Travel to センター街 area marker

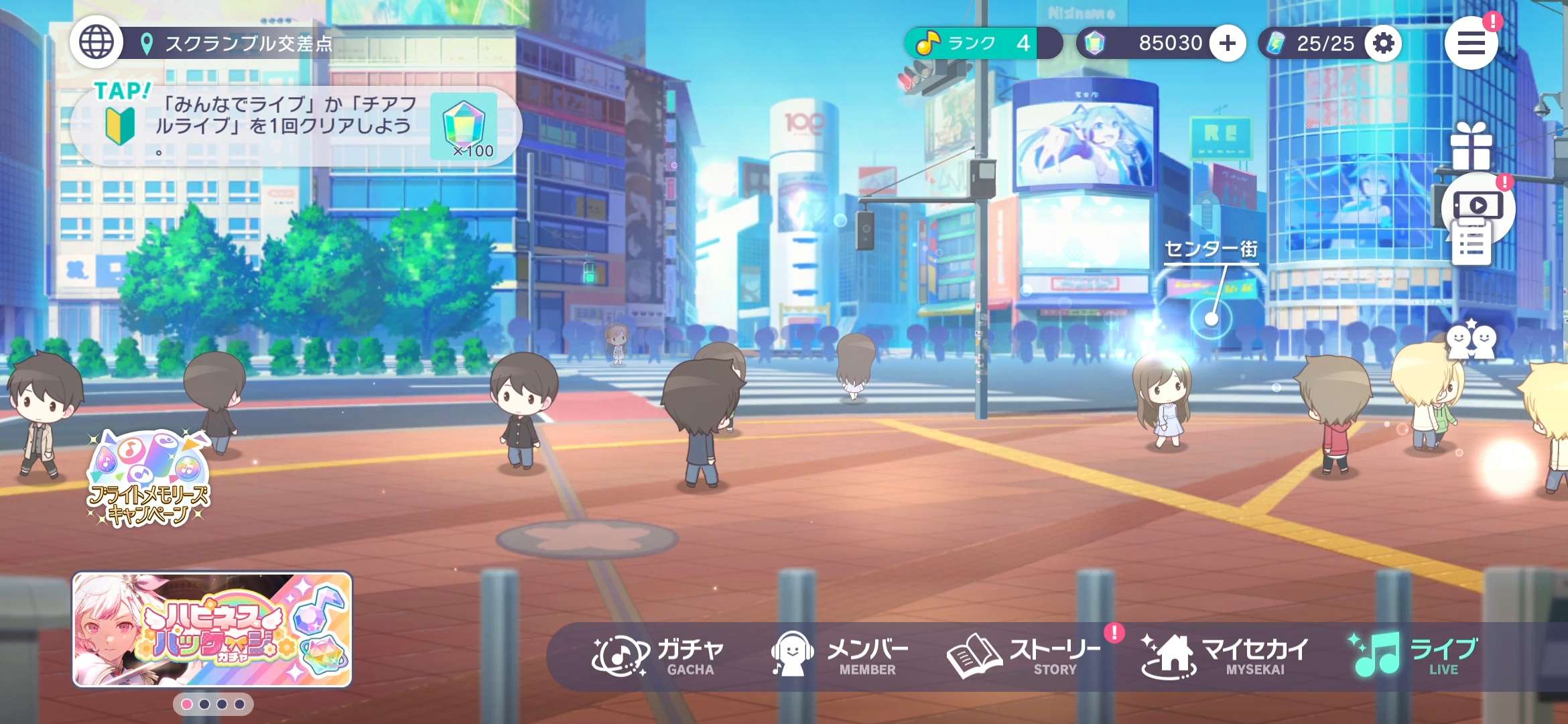pos(1212,318)
